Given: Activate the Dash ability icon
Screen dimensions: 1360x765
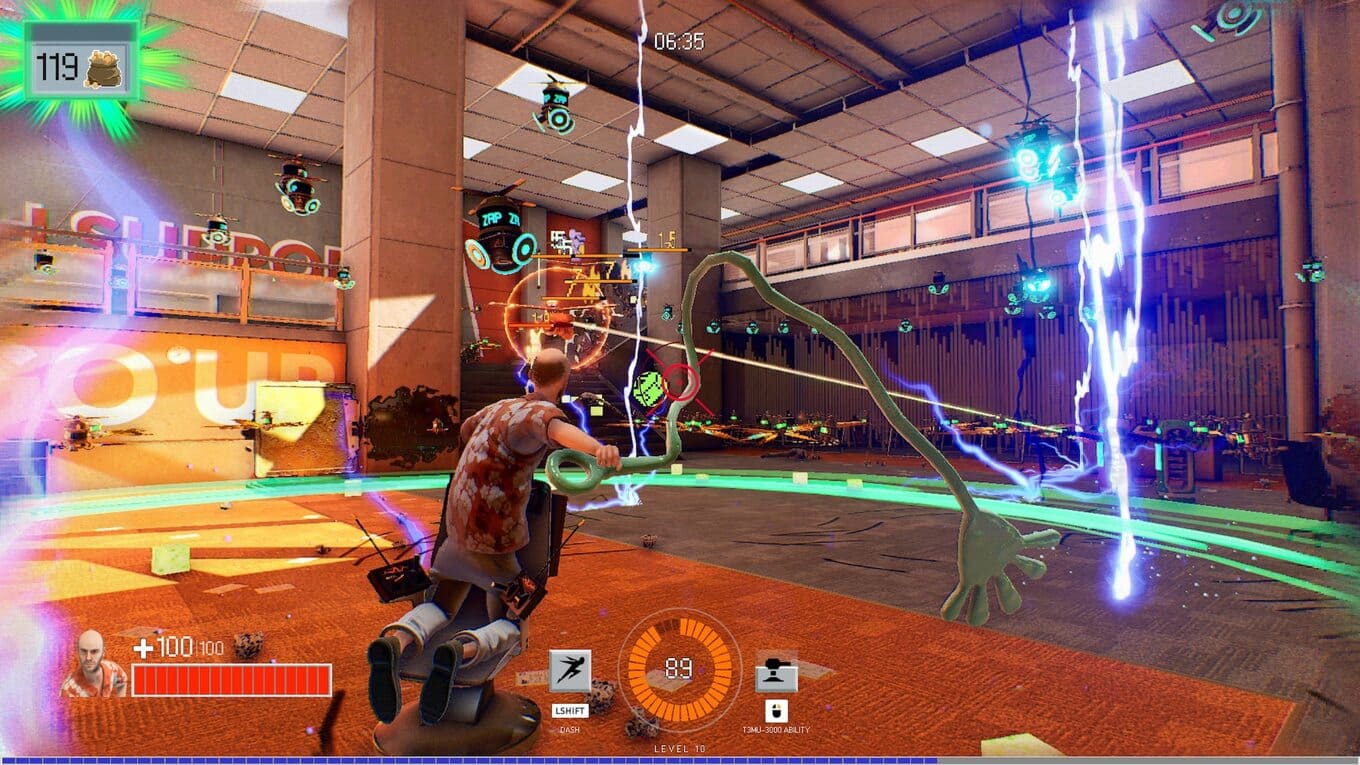Looking at the screenshot, I should coord(570,671).
